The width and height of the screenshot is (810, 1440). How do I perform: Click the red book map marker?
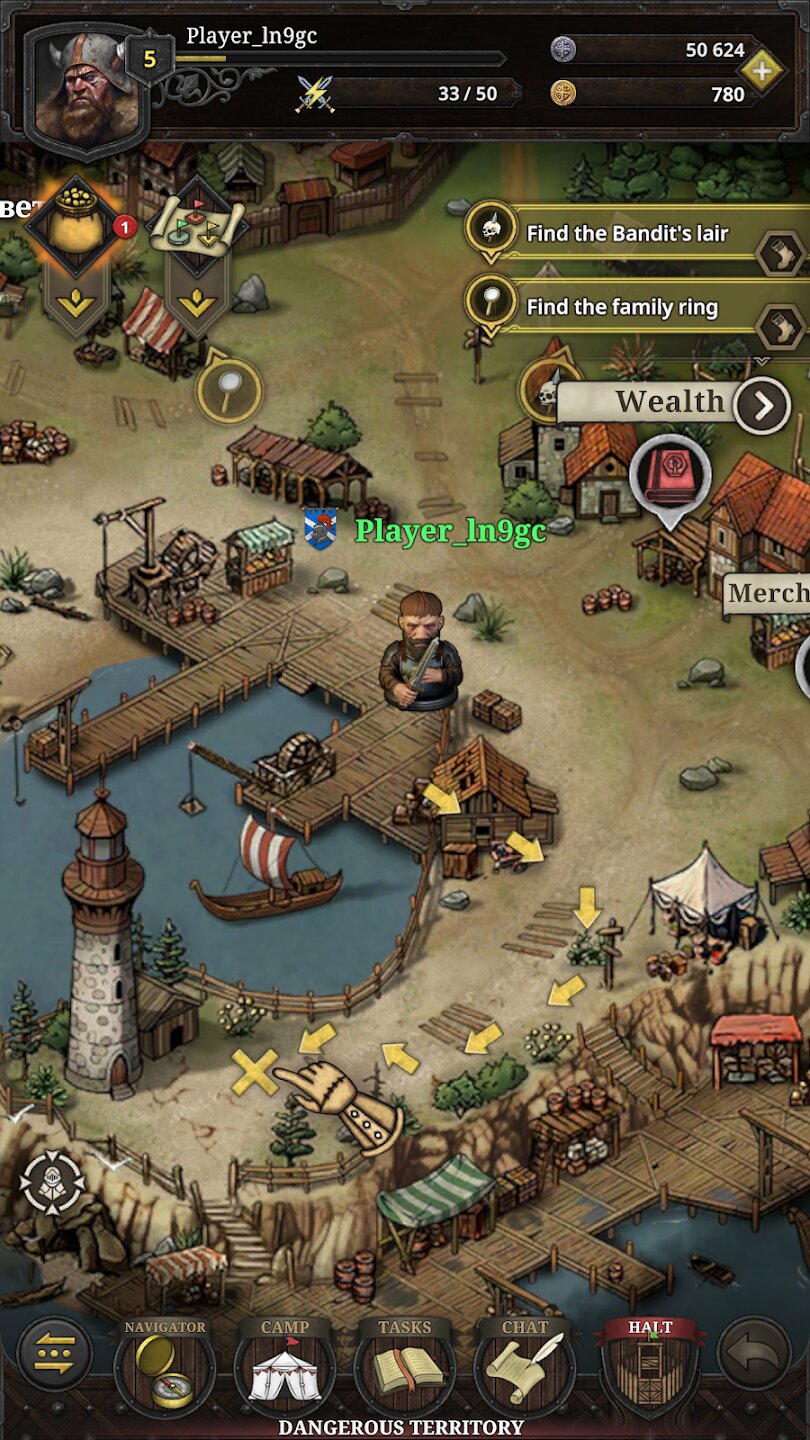pyautogui.click(x=670, y=472)
